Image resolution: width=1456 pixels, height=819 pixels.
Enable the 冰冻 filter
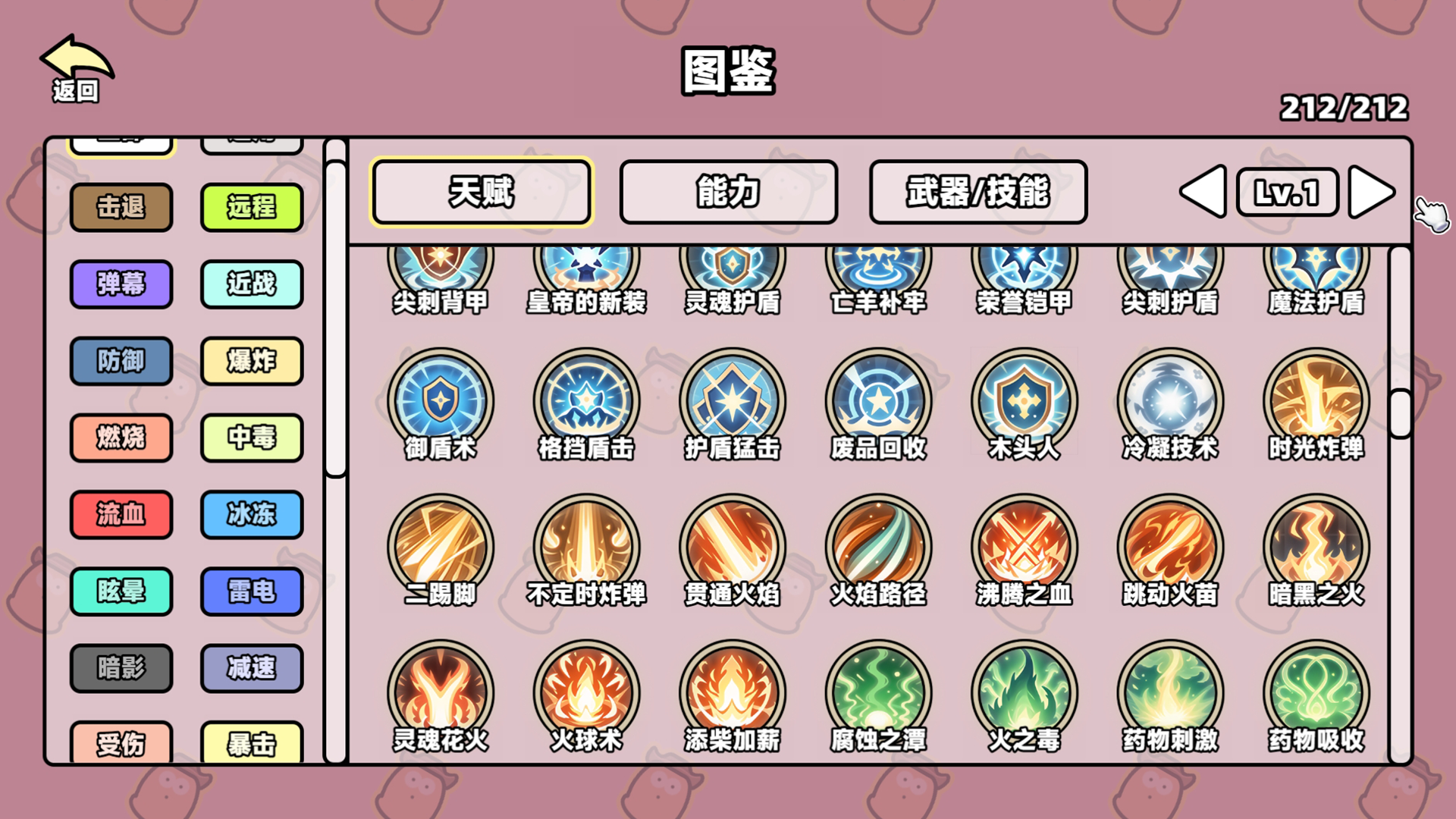coord(252,515)
